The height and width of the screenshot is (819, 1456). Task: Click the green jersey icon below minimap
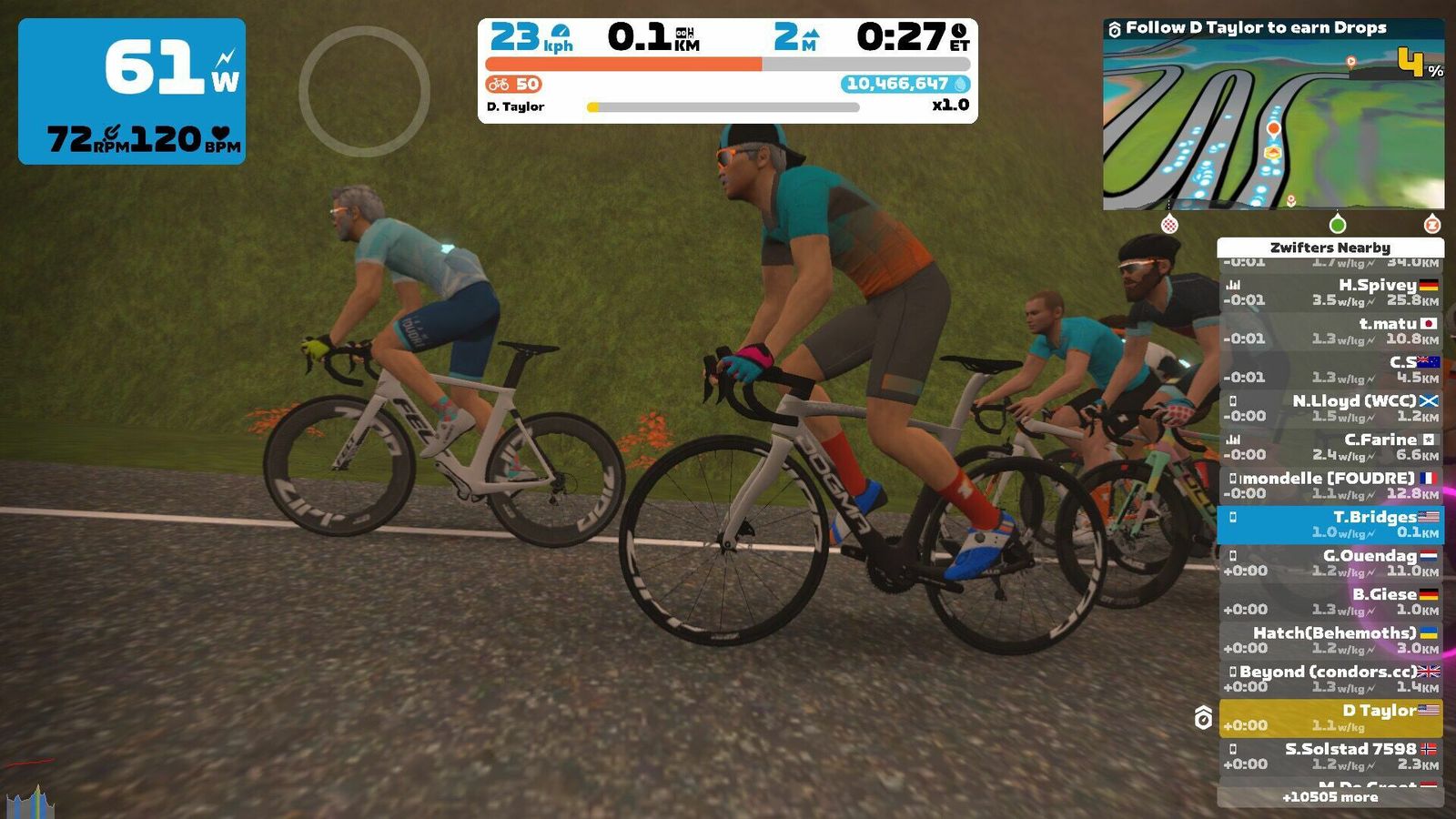click(x=1337, y=224)
